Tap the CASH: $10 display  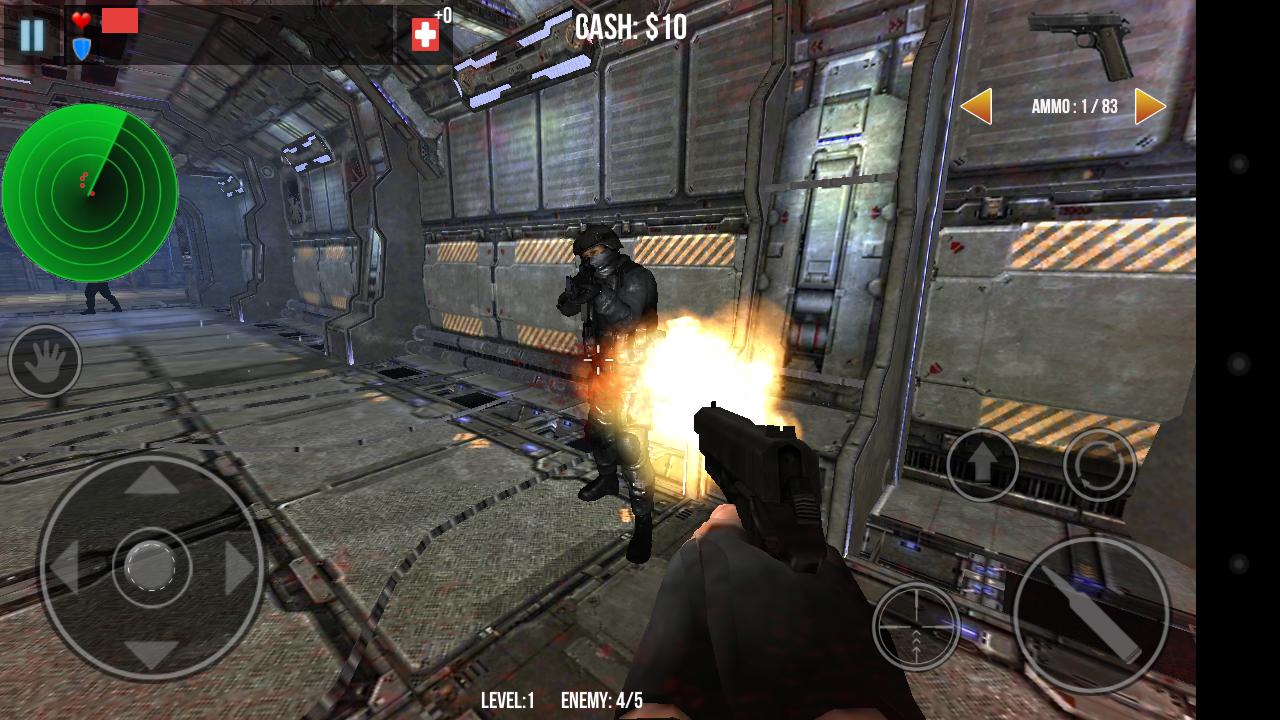[628, 25]
